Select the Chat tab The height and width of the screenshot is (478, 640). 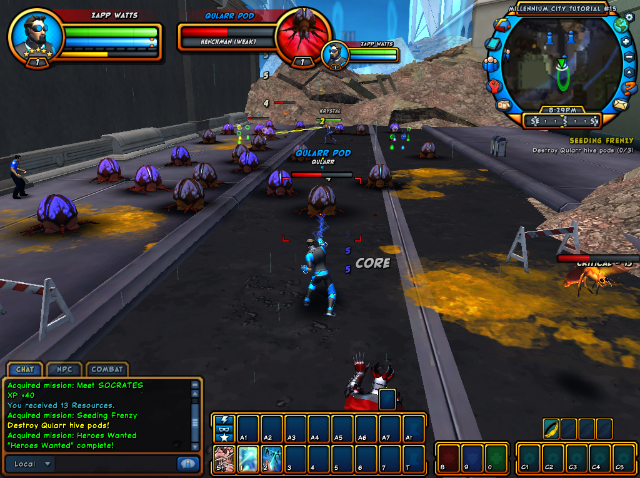click(25, 369)
